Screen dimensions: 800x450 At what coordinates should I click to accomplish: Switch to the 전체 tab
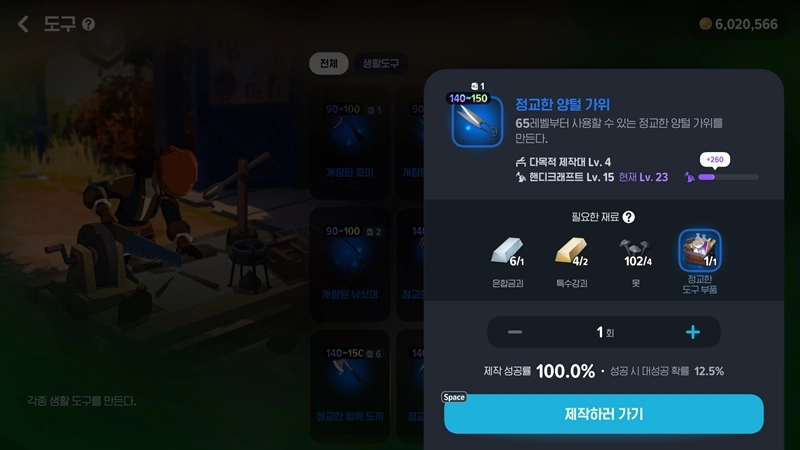328,63
